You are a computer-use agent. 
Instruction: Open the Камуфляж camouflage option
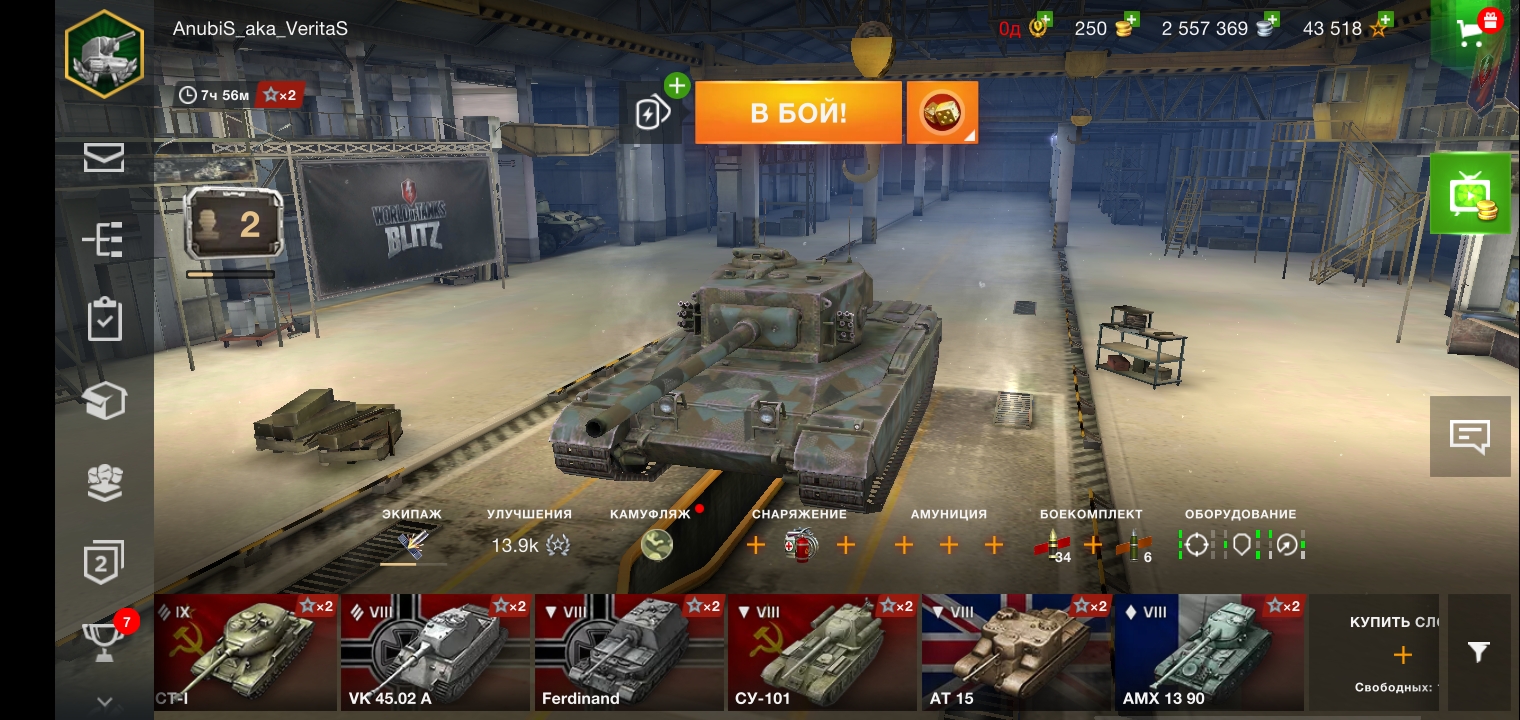point(656,544)
